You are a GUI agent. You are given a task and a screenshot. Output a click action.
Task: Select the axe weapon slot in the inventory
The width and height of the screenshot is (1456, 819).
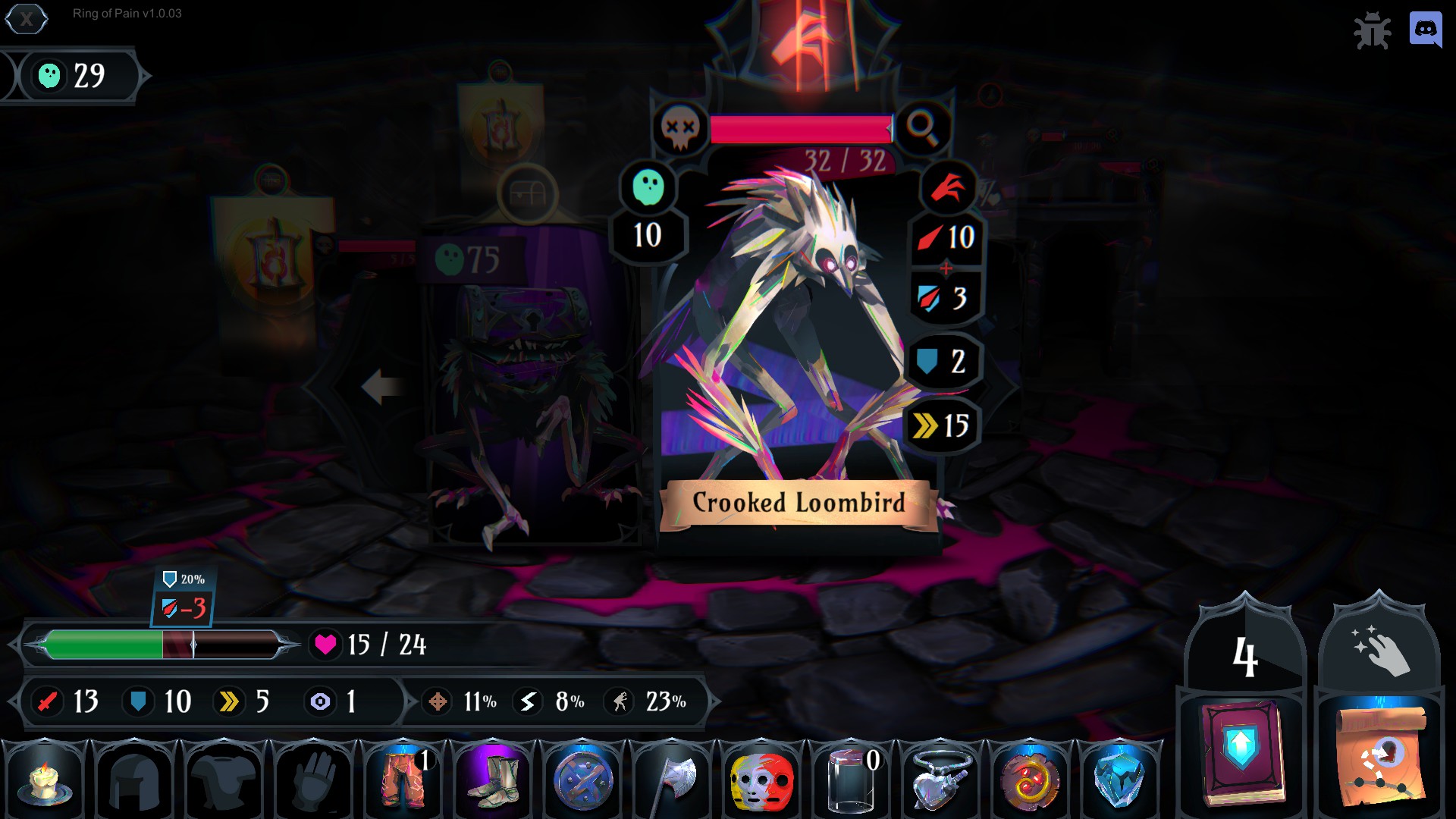(672, 781)
